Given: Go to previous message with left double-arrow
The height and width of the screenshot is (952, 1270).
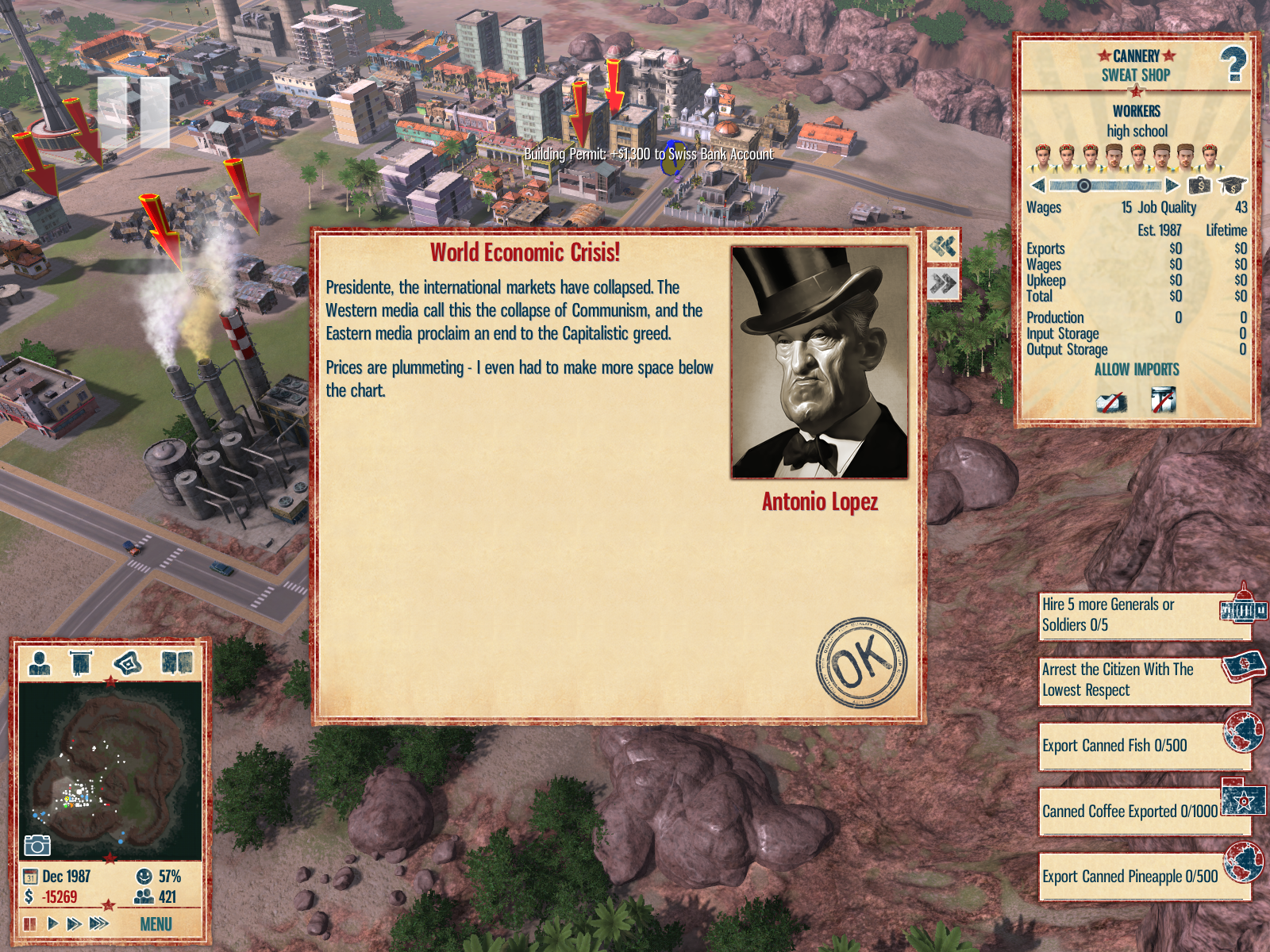Looking at the screenshot, I should pyautogui.click(x=943, y=246).
